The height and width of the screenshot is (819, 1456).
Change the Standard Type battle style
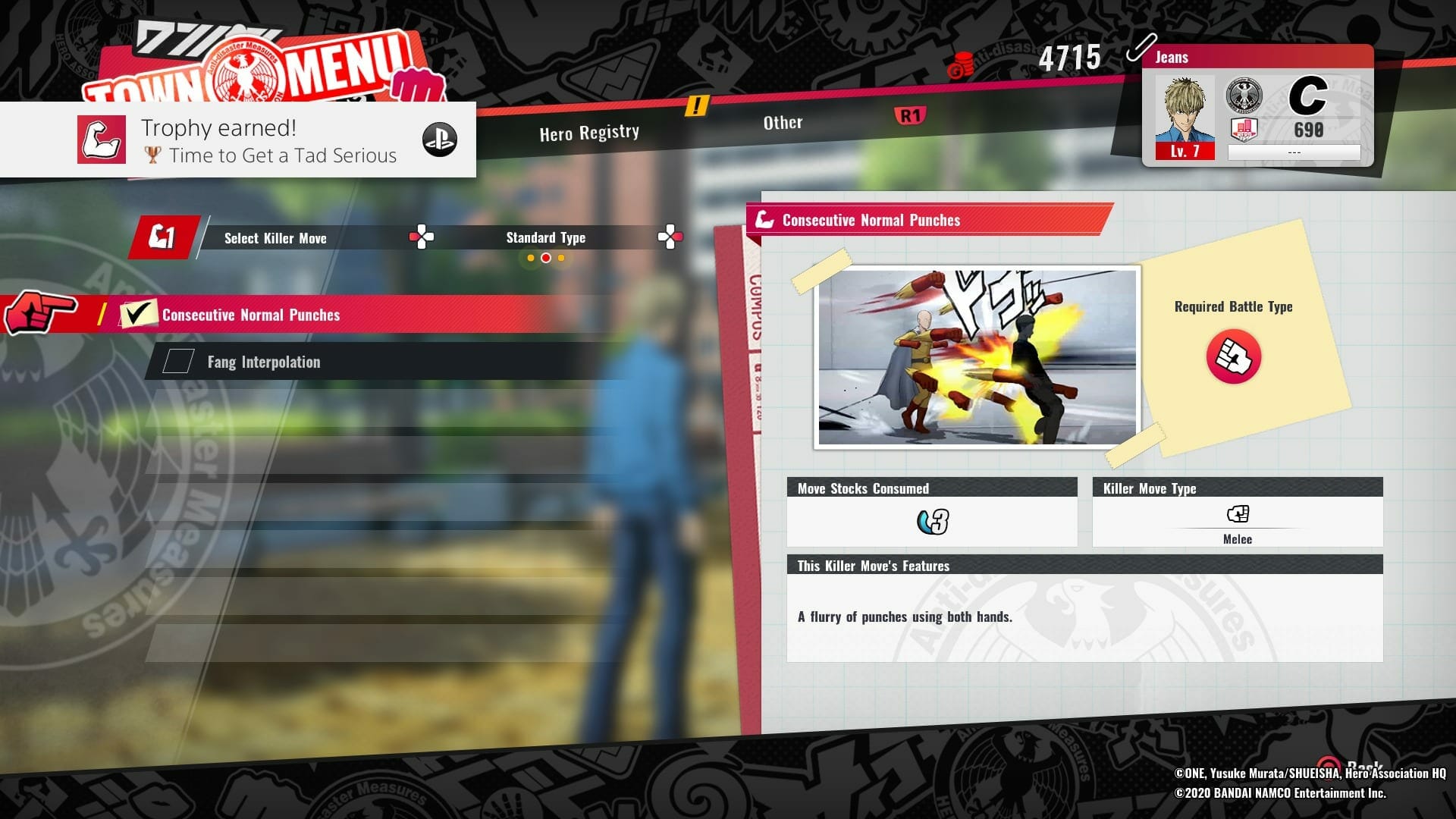click(x=545, y=238)
